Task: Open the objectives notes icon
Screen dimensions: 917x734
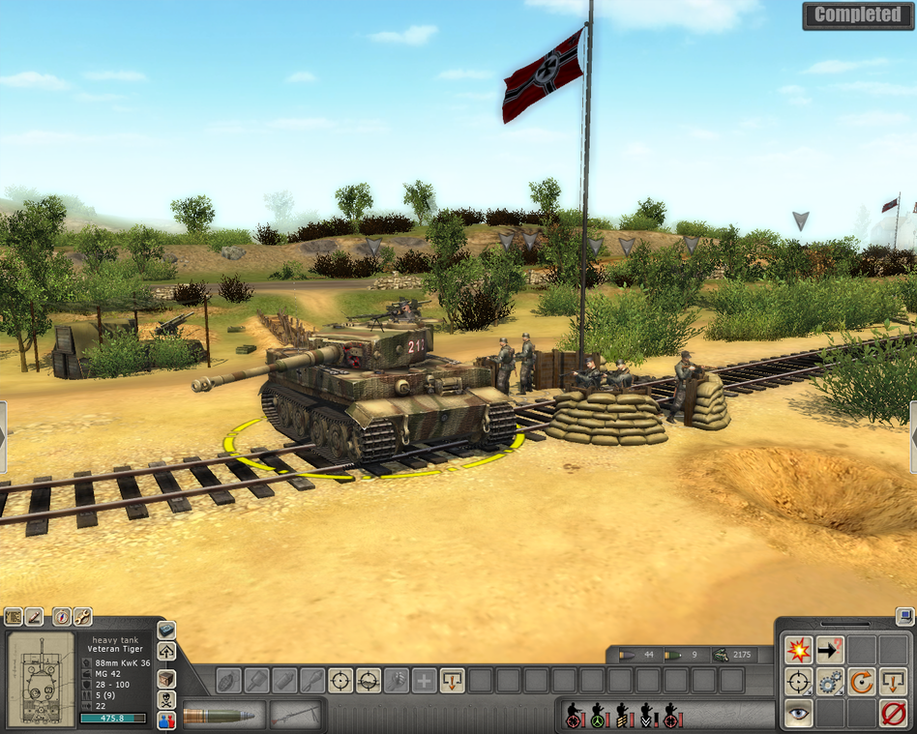Action: (x=13, y=616)
